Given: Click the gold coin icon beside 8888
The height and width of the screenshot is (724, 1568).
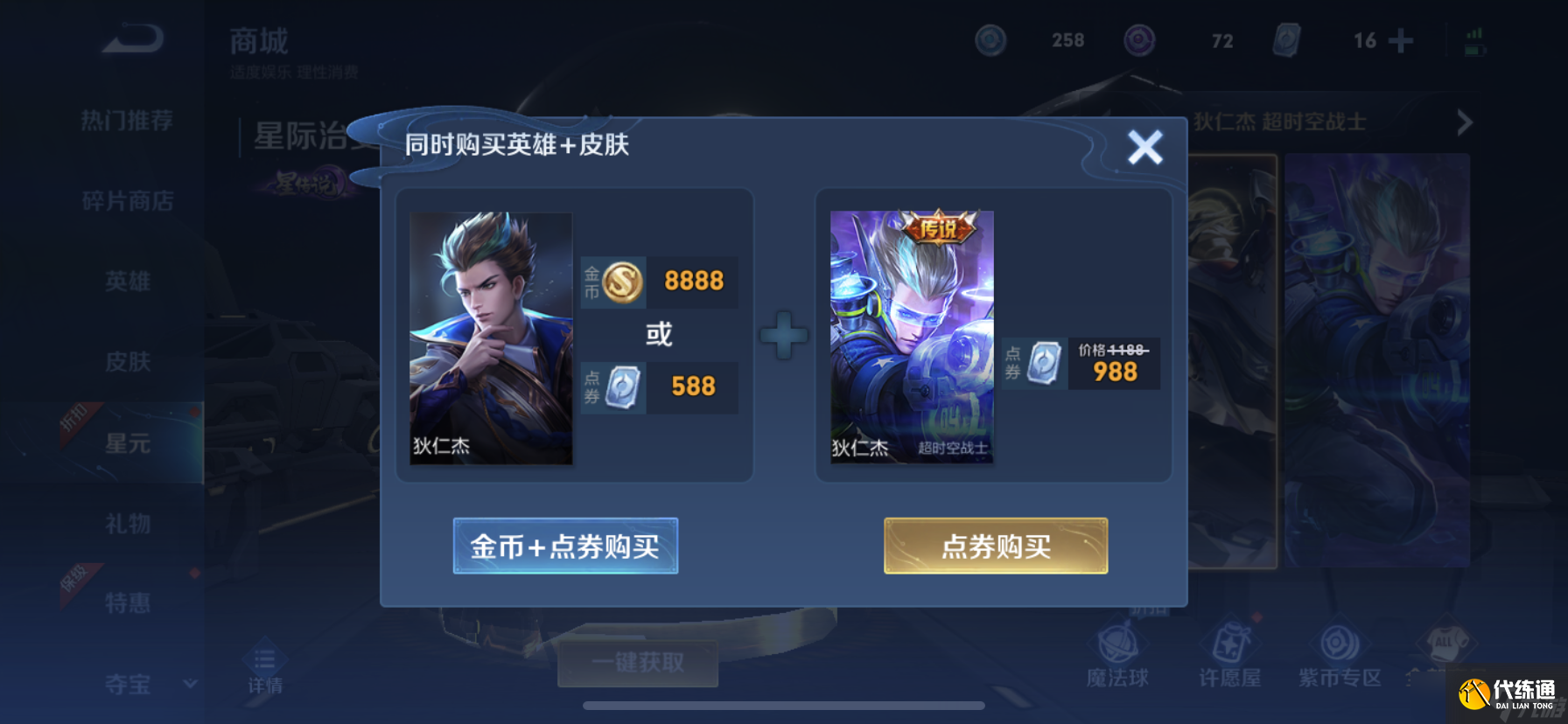Looking at the screenshot, I should click(620, 282).
